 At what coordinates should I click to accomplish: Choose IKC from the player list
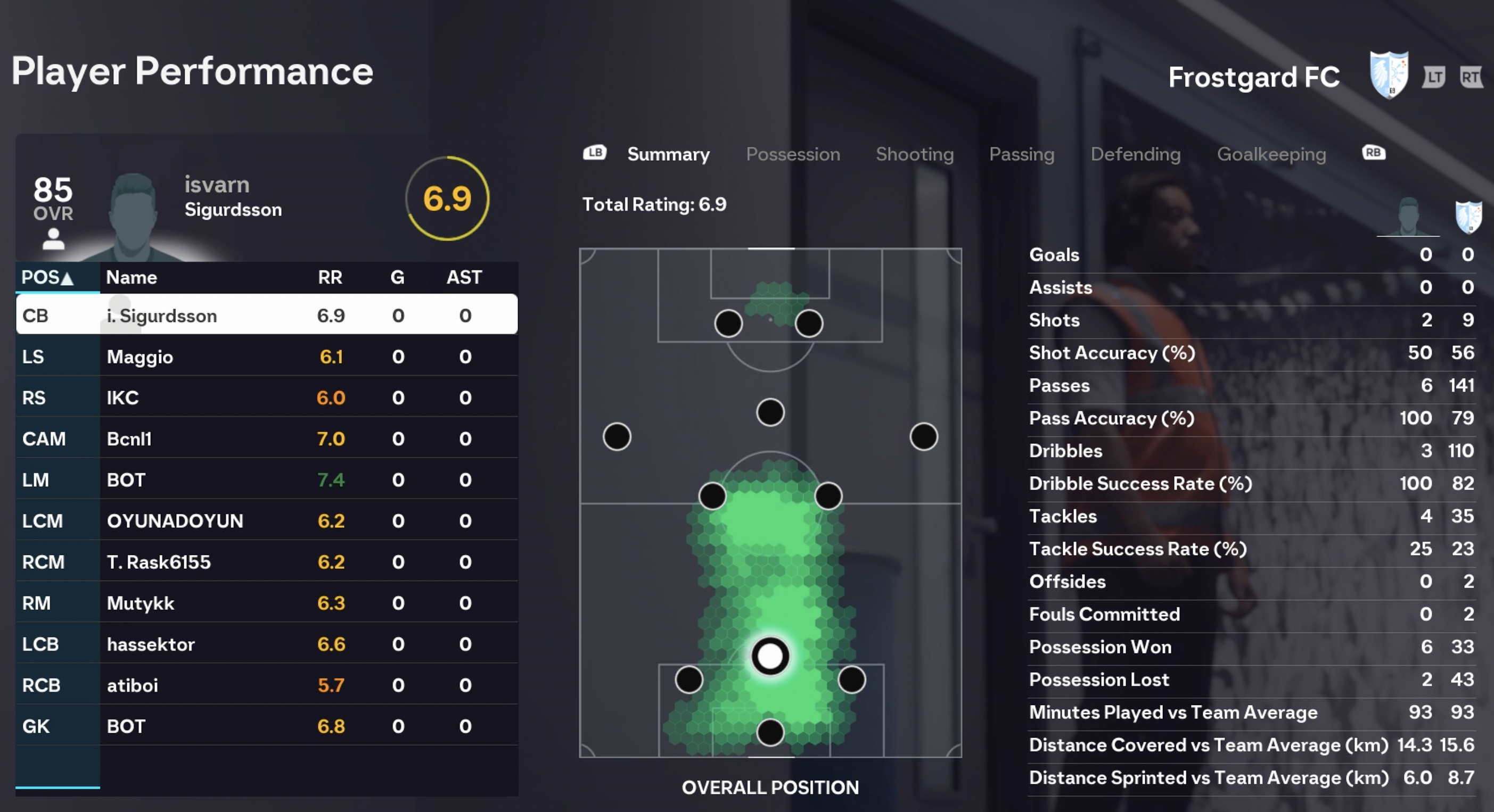[267, 397]
